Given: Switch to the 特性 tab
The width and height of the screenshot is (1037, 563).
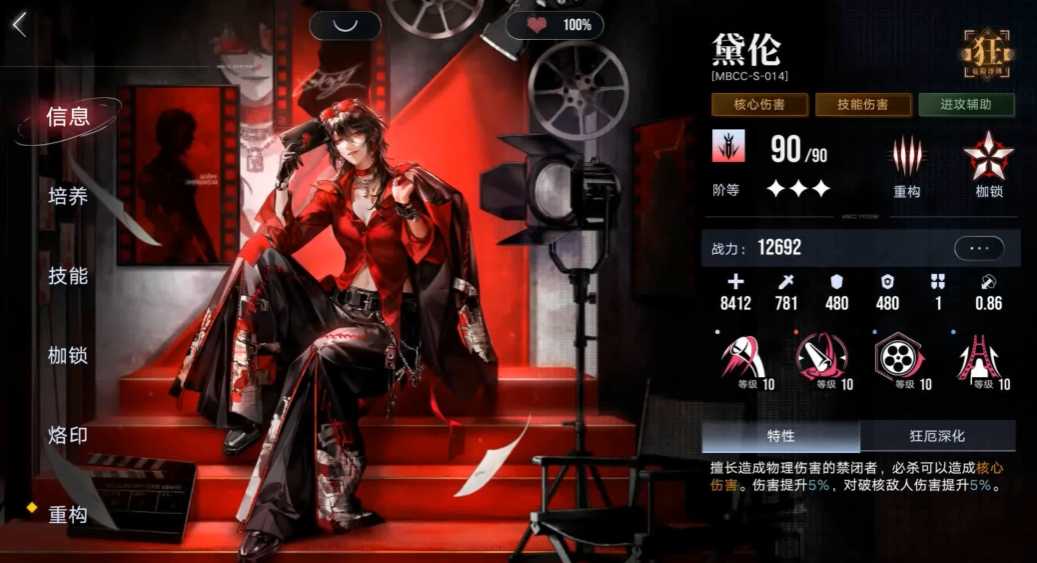Looking at the screenshot, I should [780, 436].
